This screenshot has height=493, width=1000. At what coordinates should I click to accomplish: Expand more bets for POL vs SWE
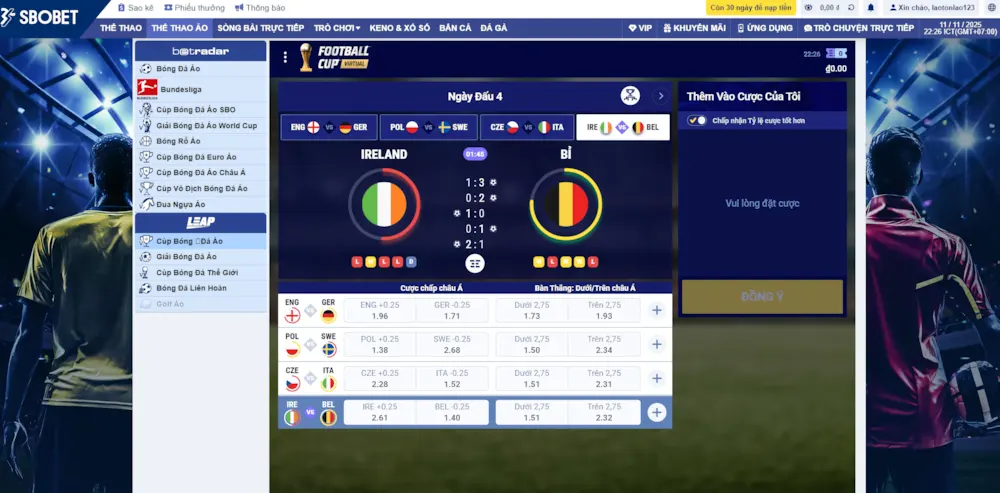tap(656, 345)
